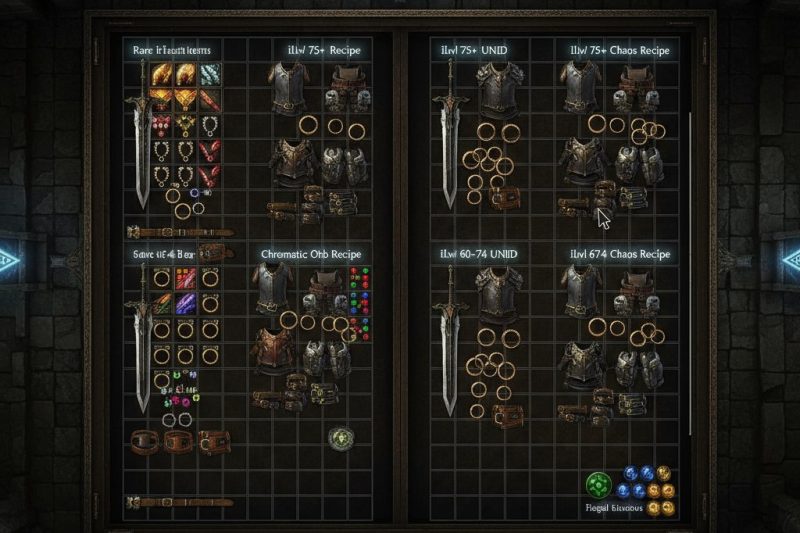800x533 pixels.
Task: Select the large green orb icon
Action: click(x=598, y=485)
